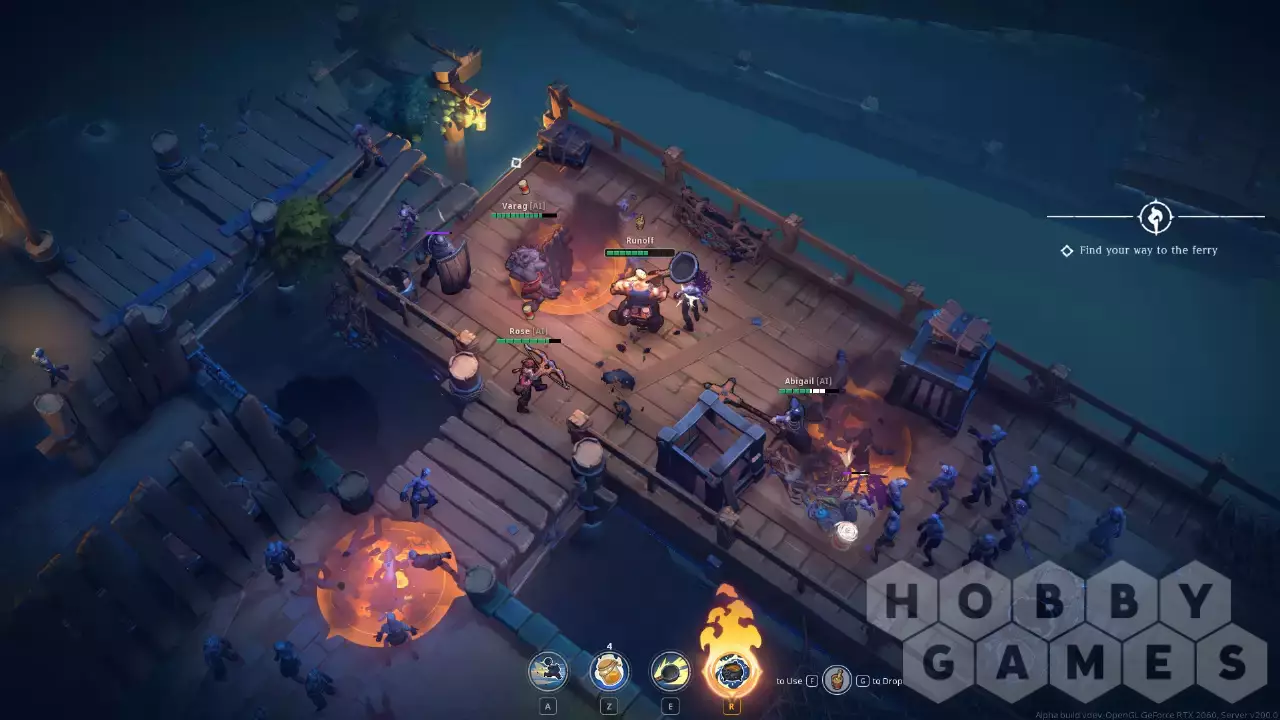Activate the dash ability icon
Image resolution: width=1280 pixels, height=720 pixels.
pos(548,671)
